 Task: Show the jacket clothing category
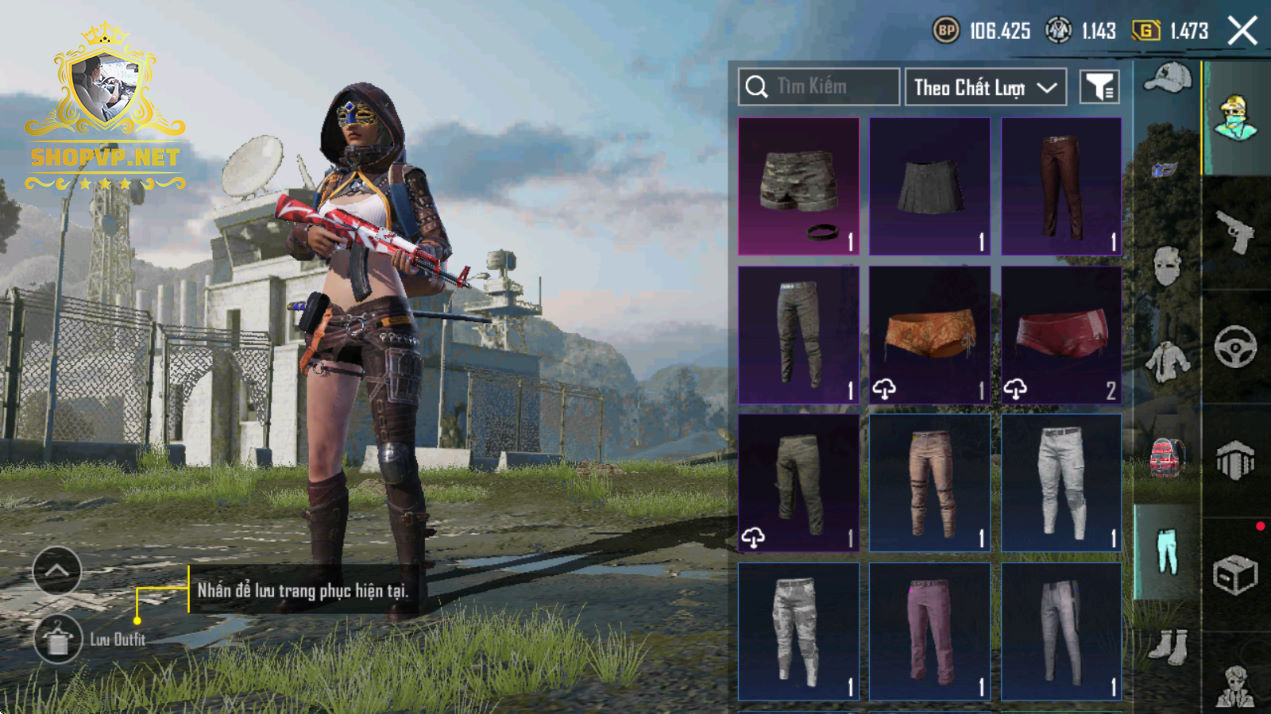click(x=1167, y=360)
